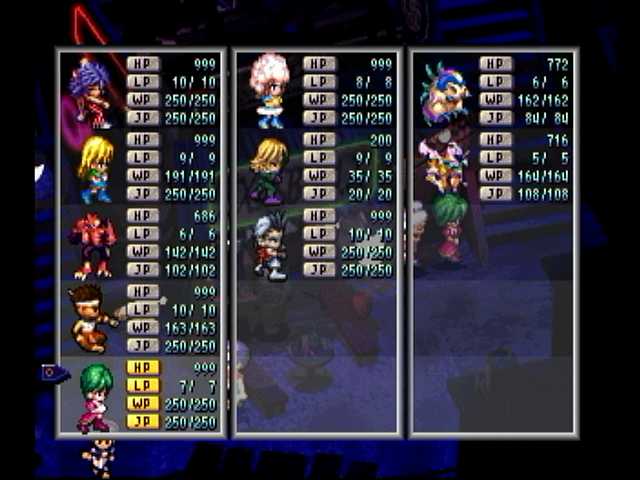The width and height of the screenshot is (640, 480).
Task: Select the purple-haired character at the top
Action: click(91, 91)
